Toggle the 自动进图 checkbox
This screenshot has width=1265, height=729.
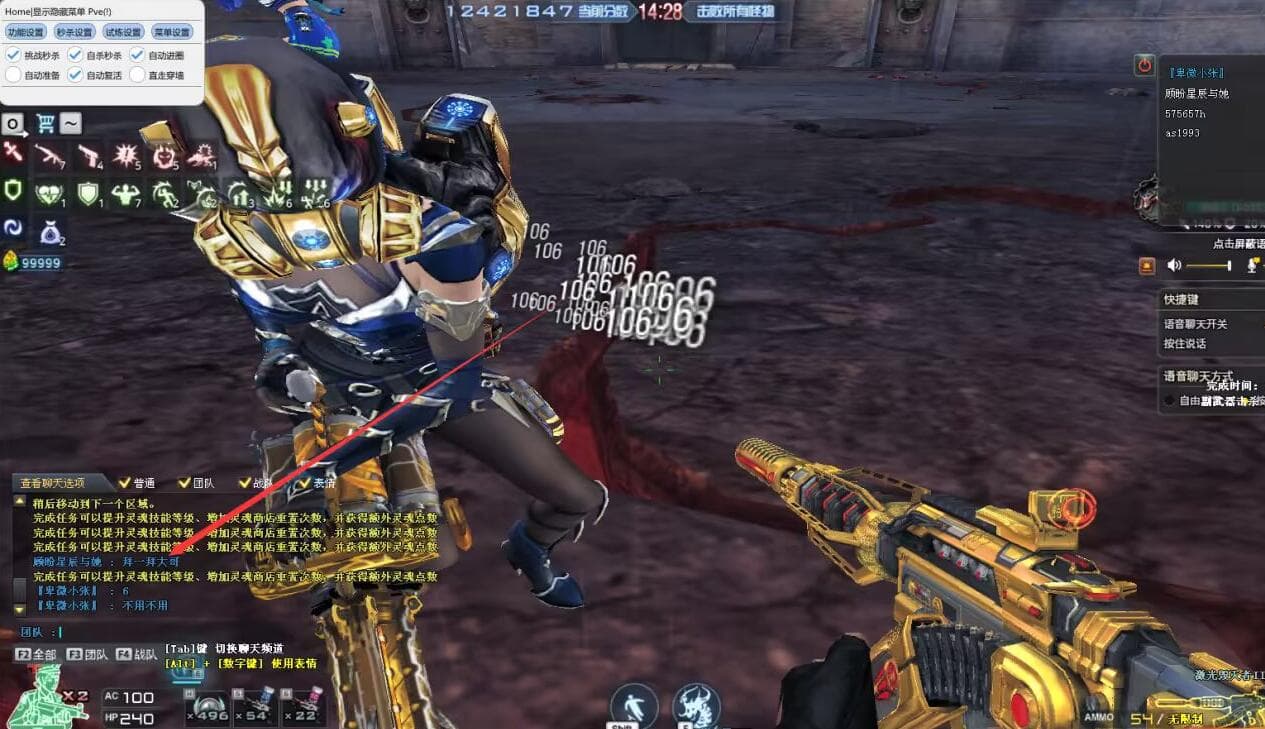pos(137,55)
